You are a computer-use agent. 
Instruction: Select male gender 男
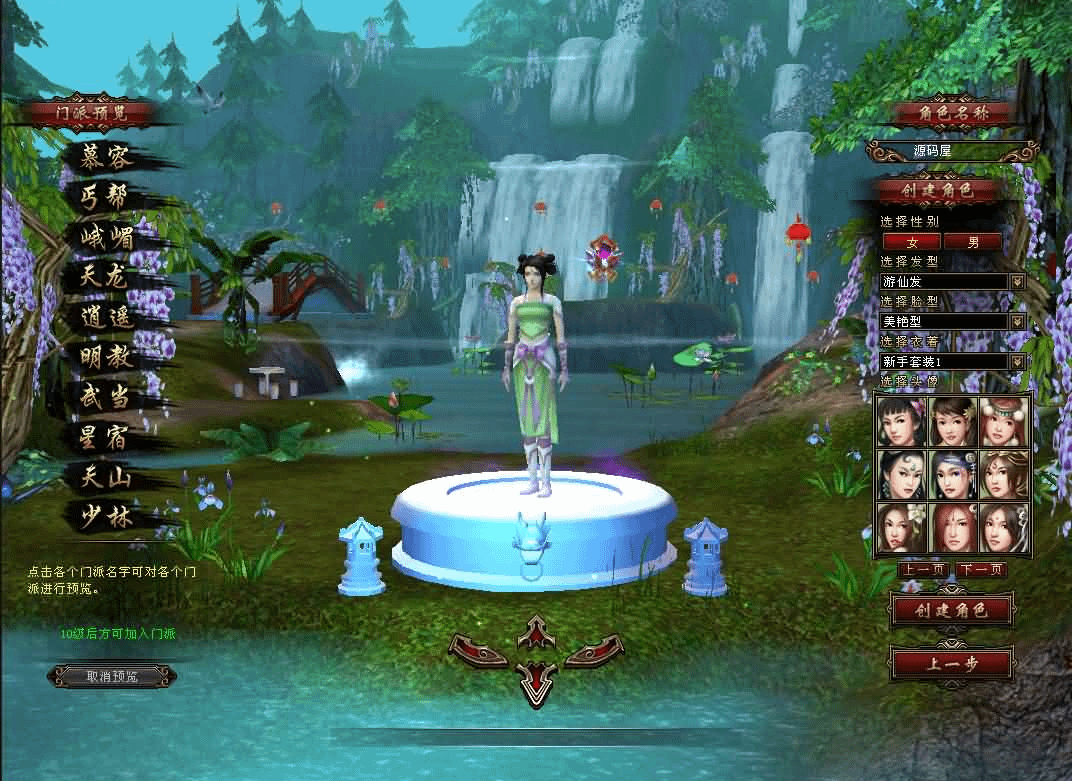pos(973,242)
